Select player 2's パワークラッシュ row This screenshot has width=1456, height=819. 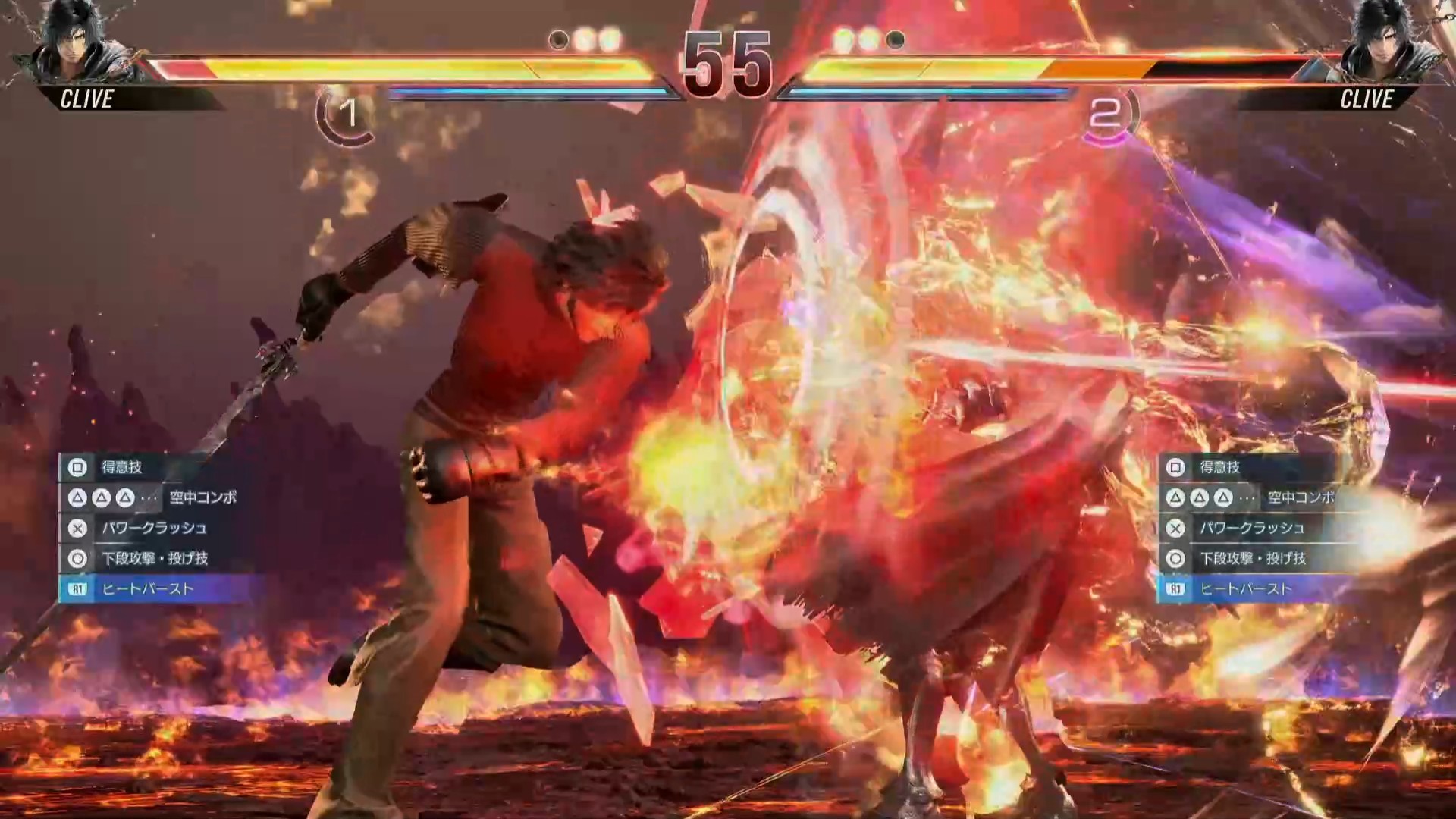click(1251, 528)
